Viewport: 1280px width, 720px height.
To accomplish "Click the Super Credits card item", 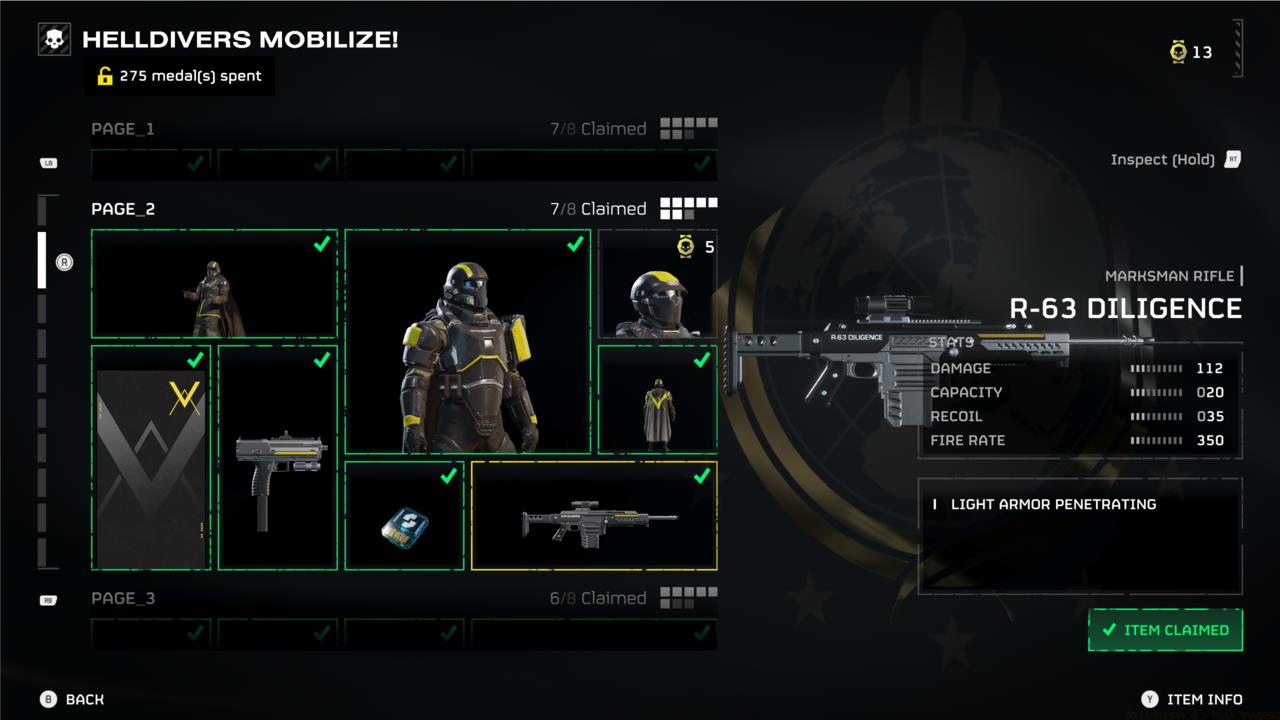I will click(x=404, y=516).
